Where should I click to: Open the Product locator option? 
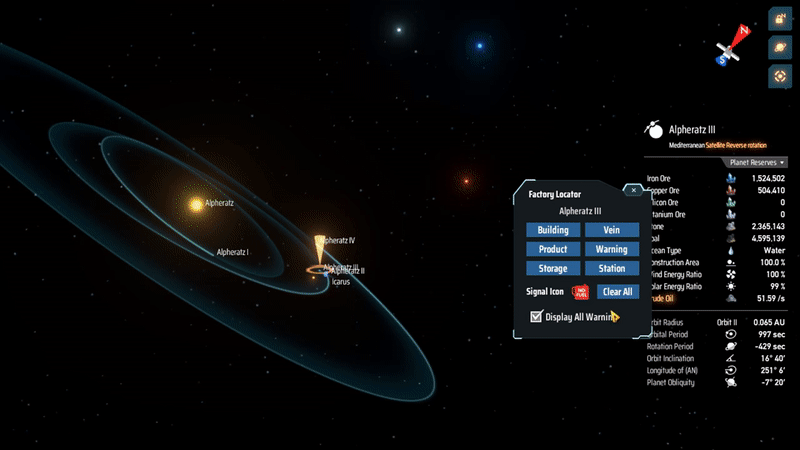[553, 249]
